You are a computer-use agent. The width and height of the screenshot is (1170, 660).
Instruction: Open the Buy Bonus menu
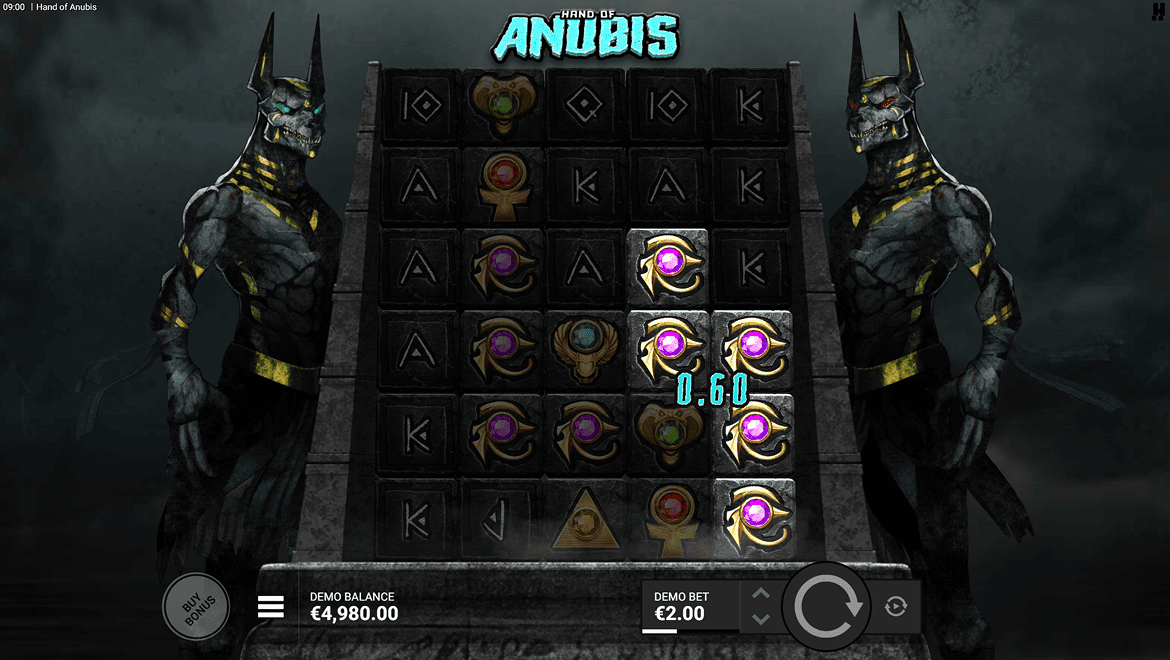click(x=196, y=606)
